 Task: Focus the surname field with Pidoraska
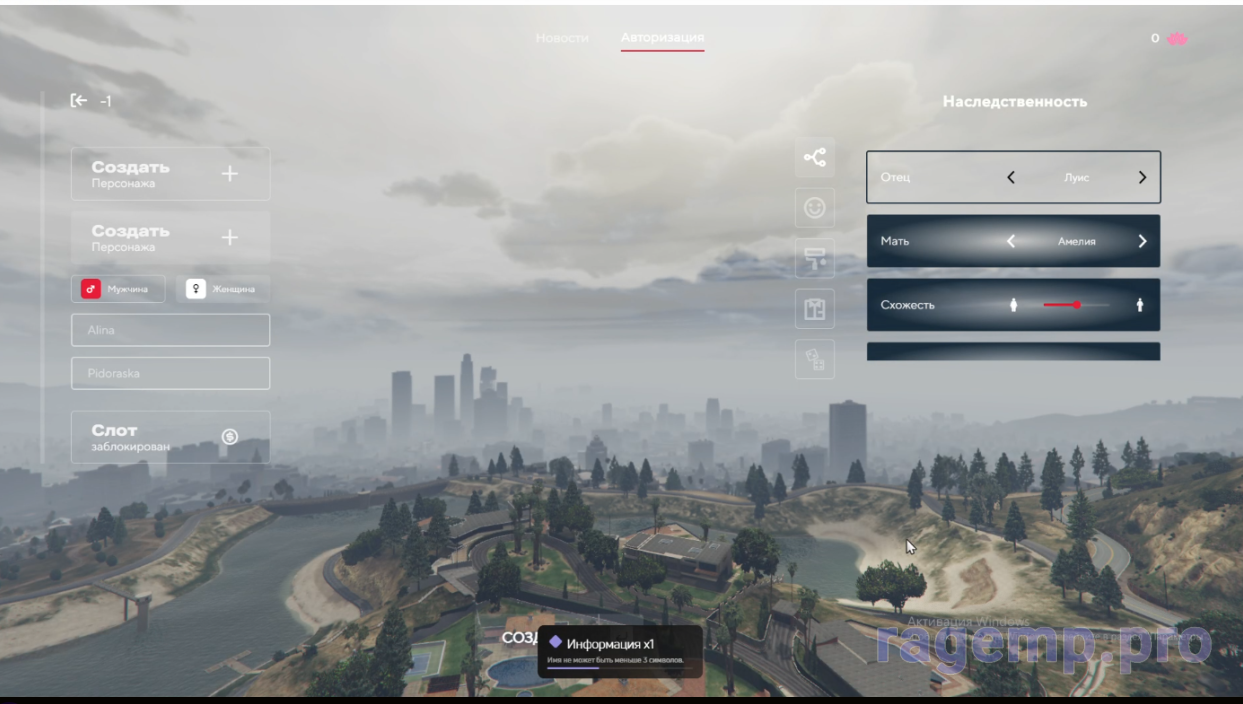170,373
